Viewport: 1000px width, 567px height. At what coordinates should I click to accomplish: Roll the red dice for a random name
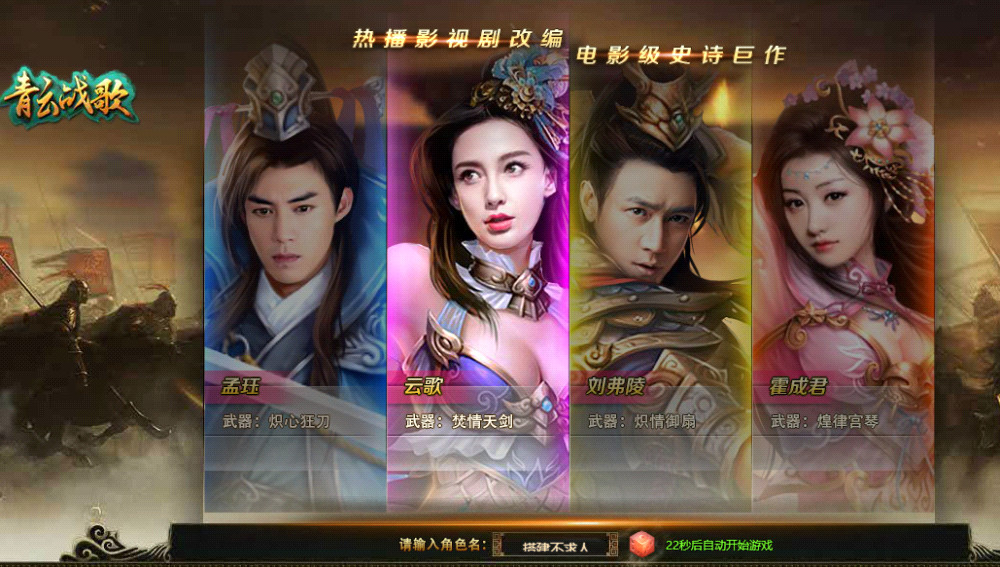(640, 545)
